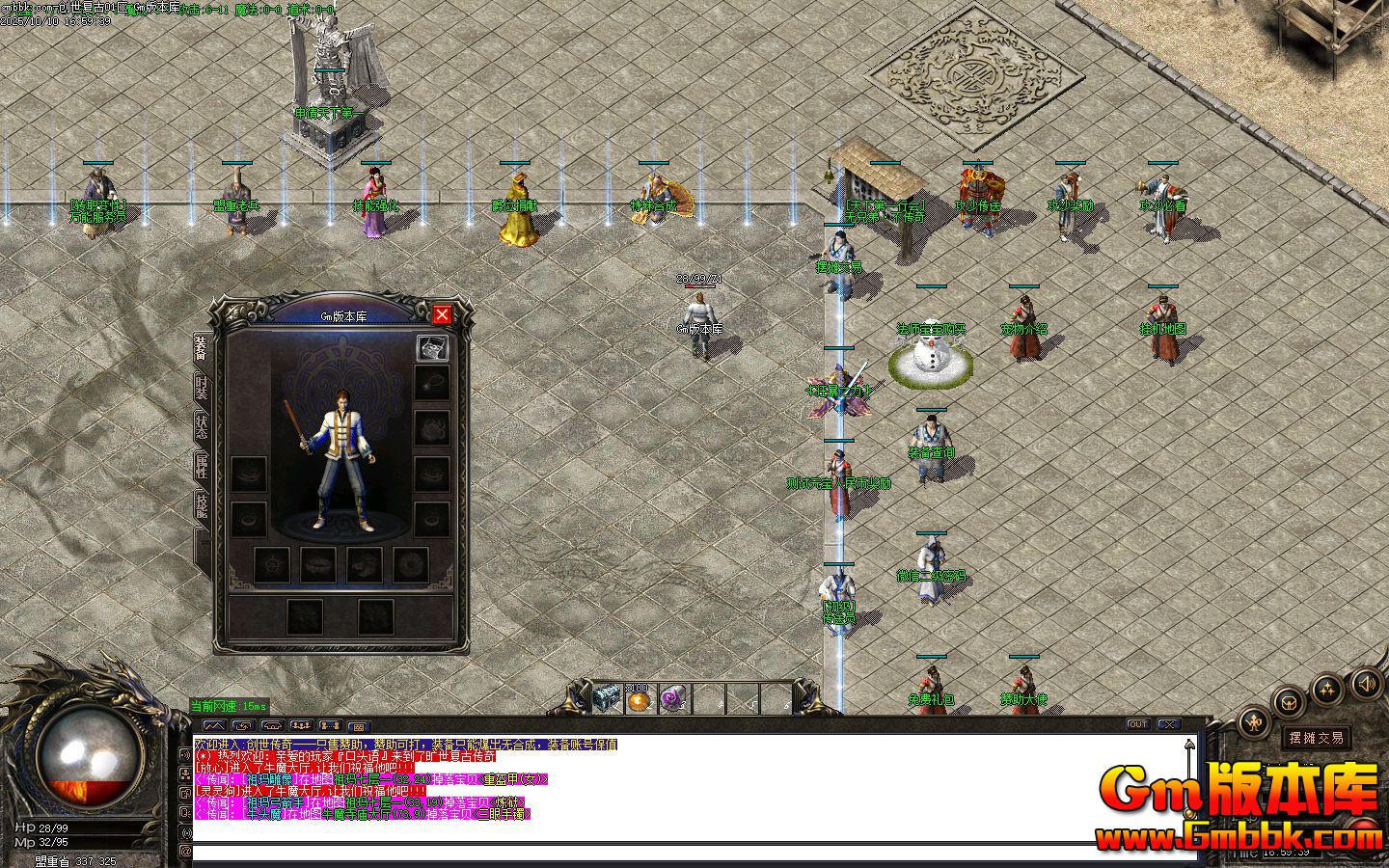This screenshot has width=1389, height=868.
Task: Click the @ icon beside chat
Action: click(185, 852)
